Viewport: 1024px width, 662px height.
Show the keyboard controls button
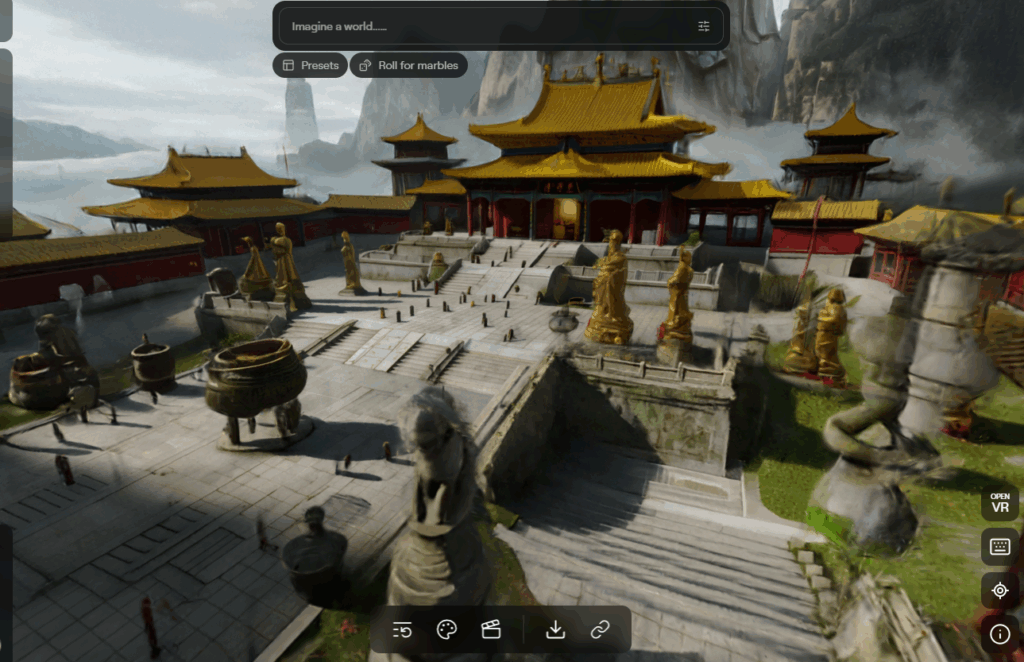tap(1000, 547)
